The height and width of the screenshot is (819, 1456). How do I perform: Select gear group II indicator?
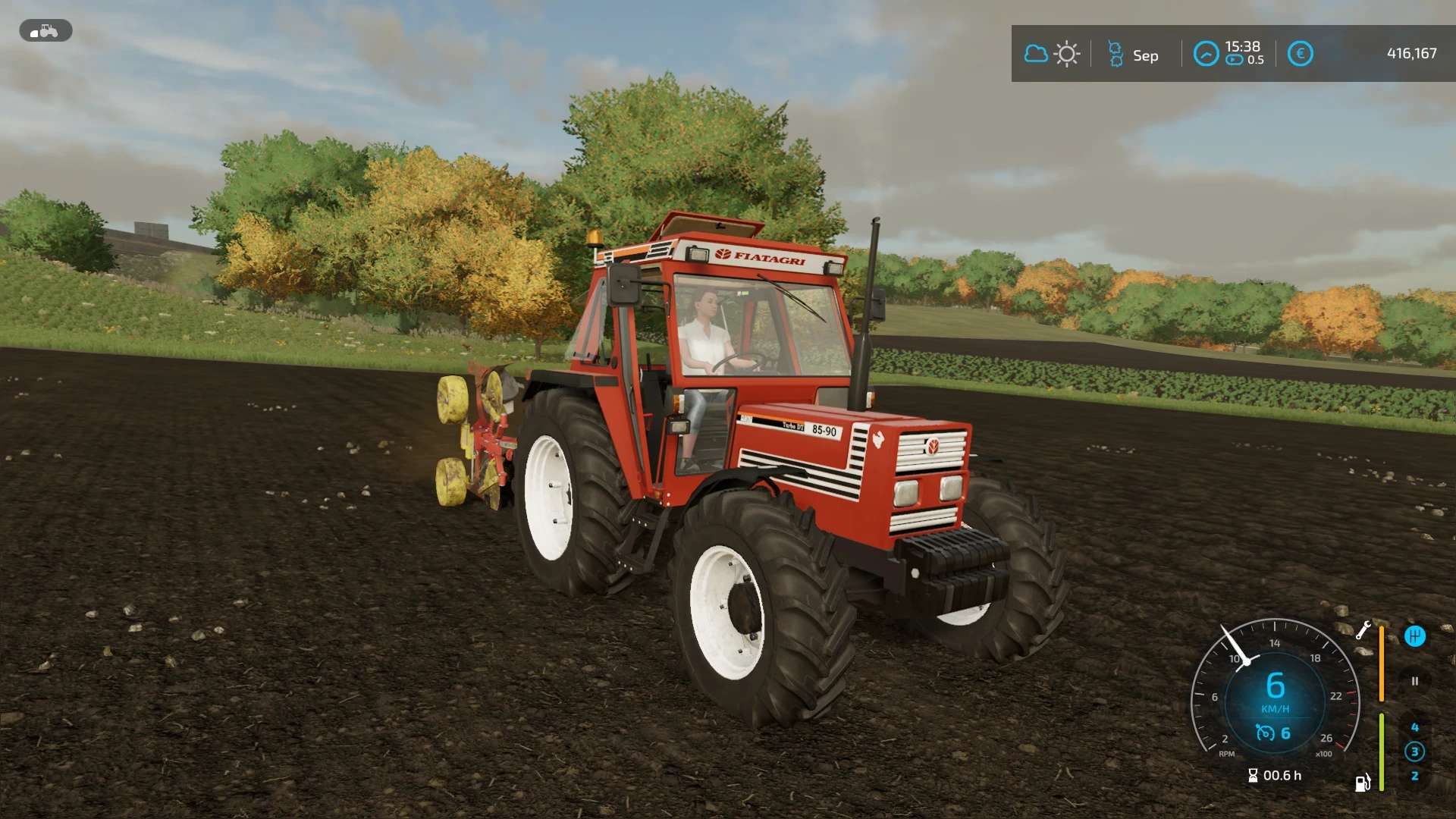pos(1414,681)
